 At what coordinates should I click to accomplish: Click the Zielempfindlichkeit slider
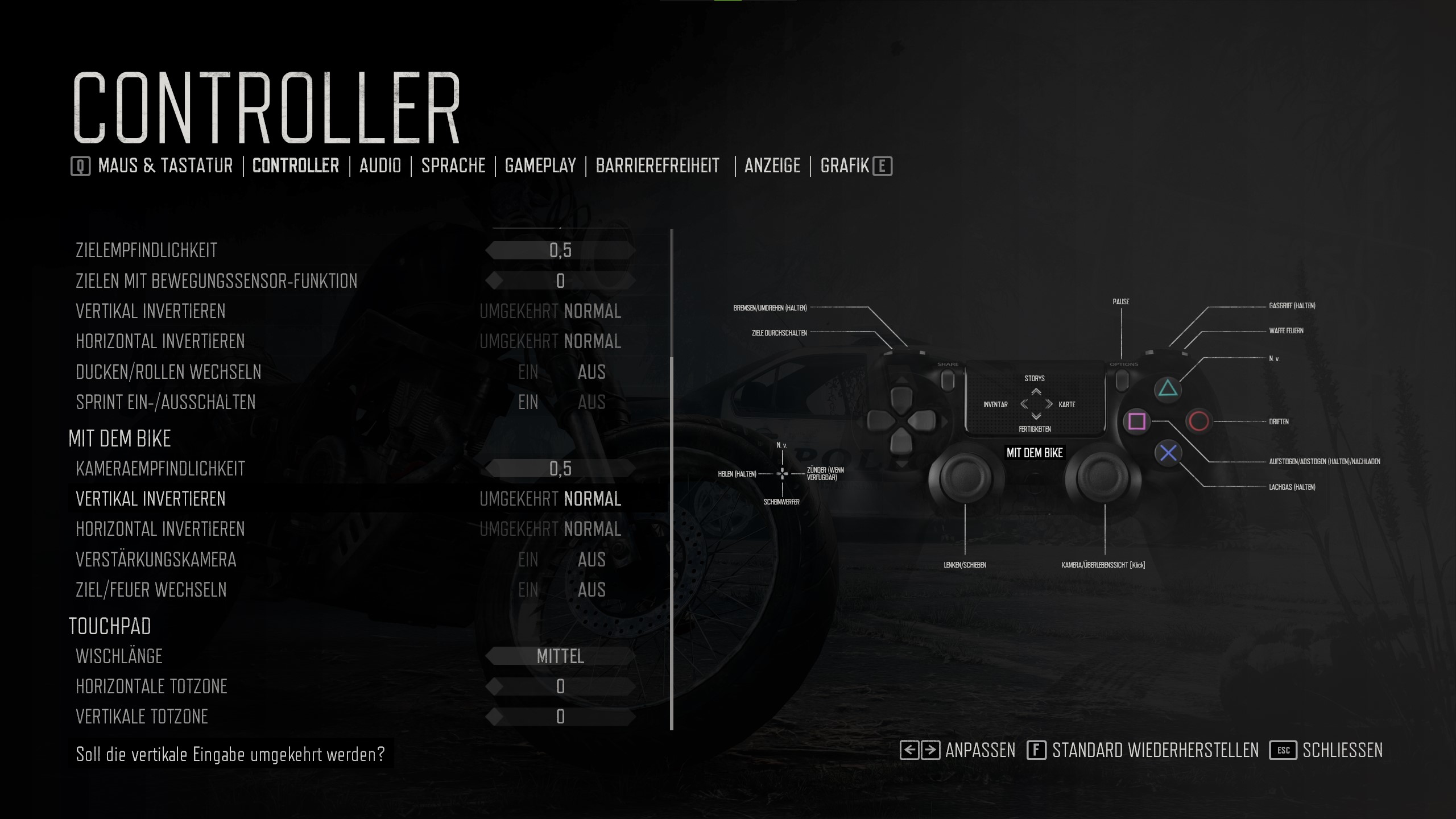point(560,250)
